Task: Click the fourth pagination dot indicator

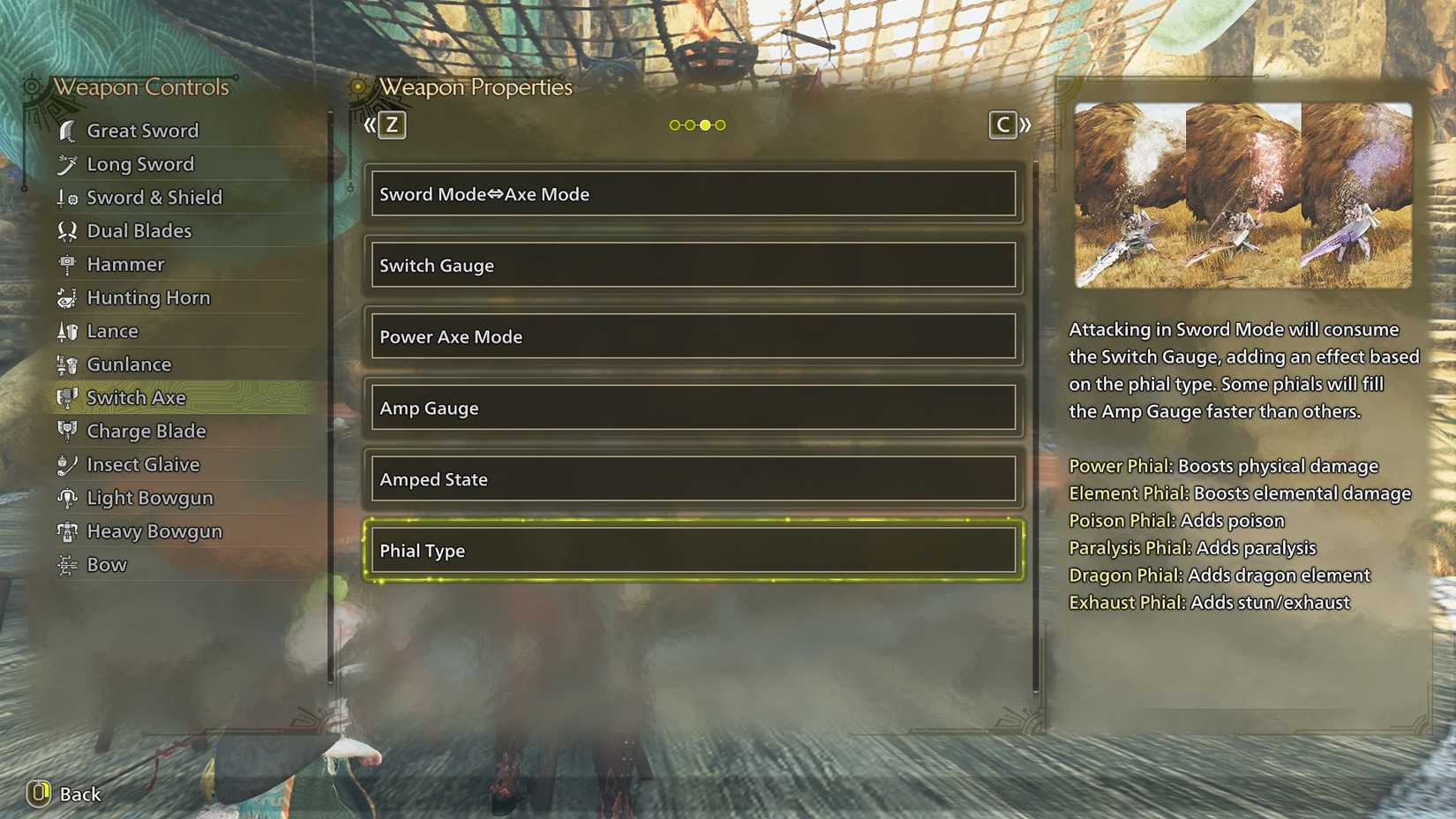Action: point(718,124)
